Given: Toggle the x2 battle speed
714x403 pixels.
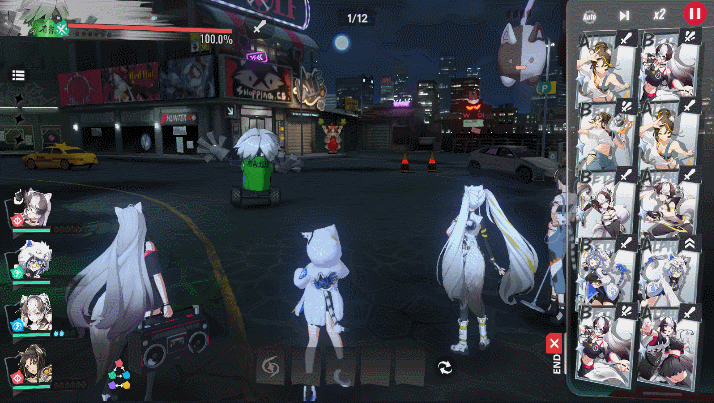Looking at the screenshot, I should [x=659, y=15].
